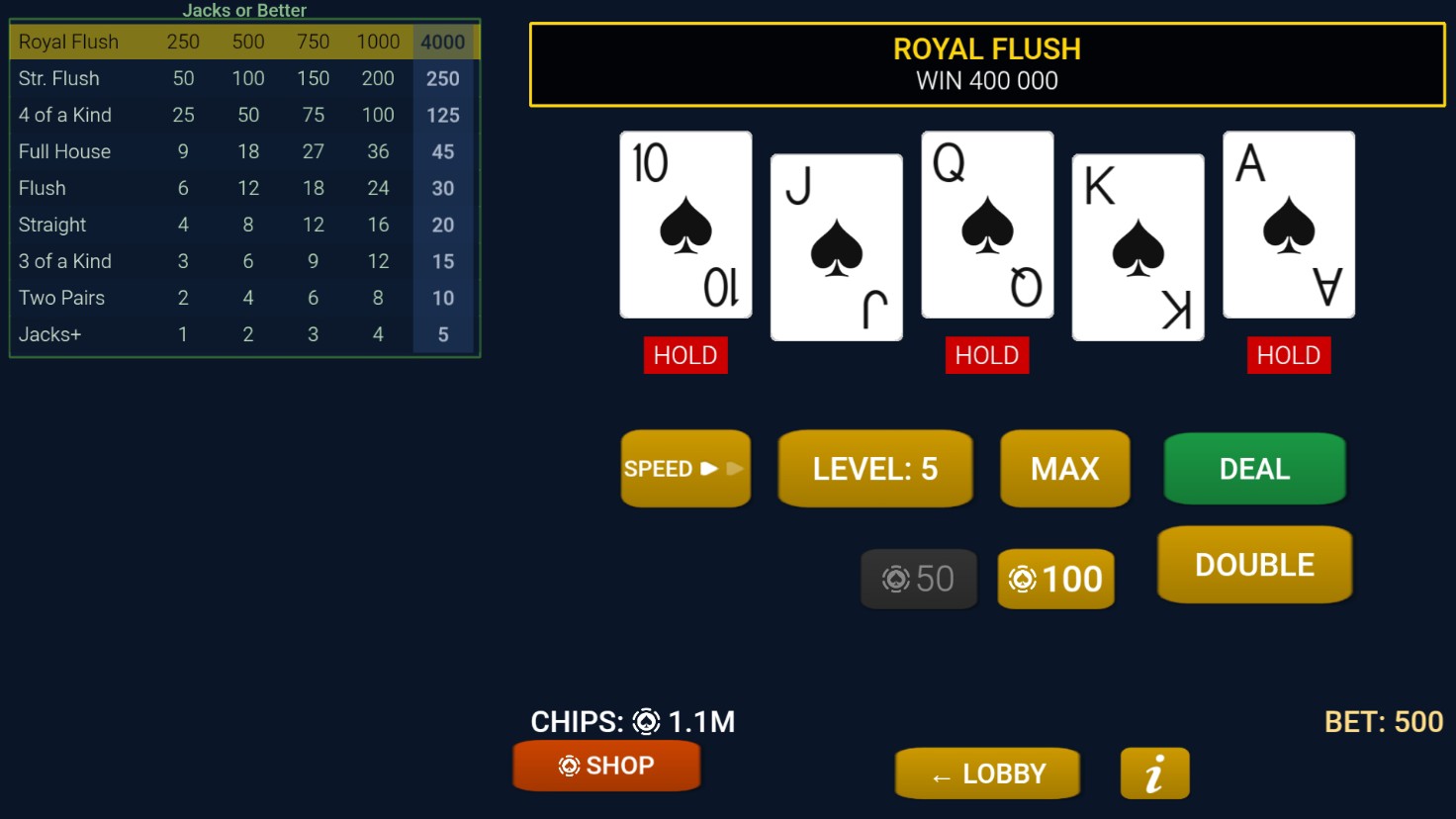Open the SHOP
This screenshot has height=819, width=1456.
click(x=605, y=765)
